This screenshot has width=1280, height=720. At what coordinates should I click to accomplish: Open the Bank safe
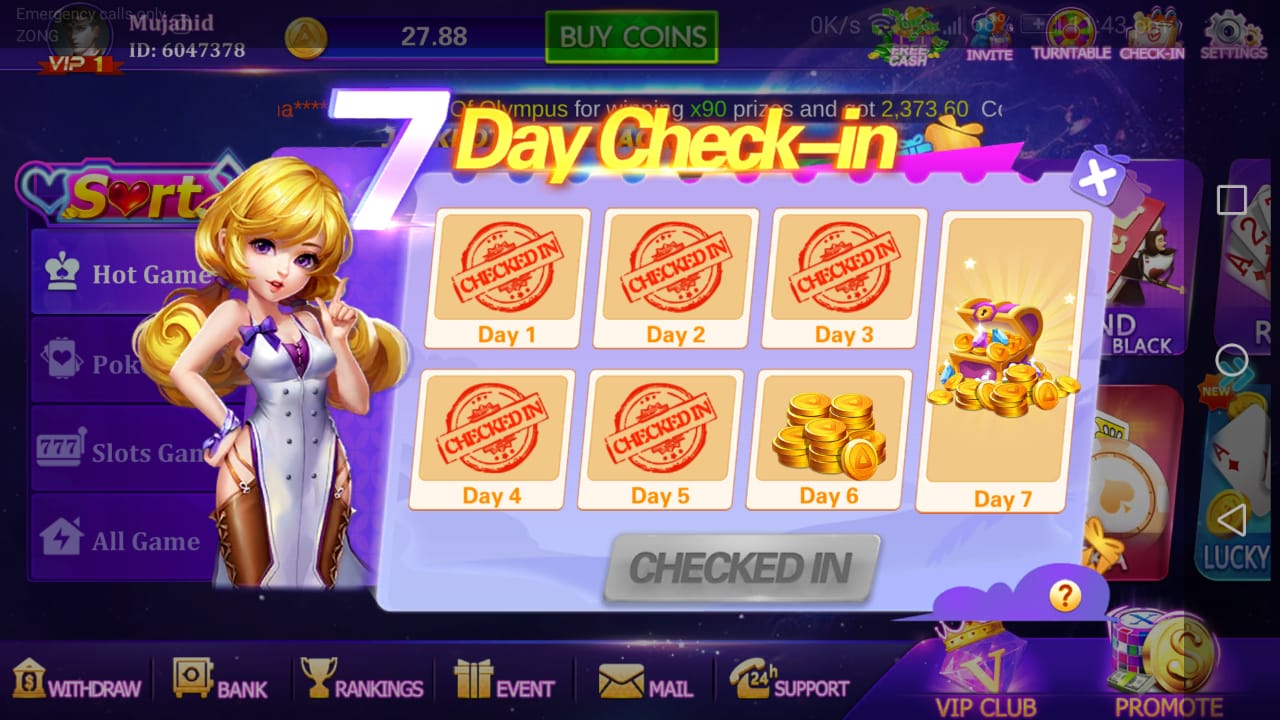click(220, 680)
